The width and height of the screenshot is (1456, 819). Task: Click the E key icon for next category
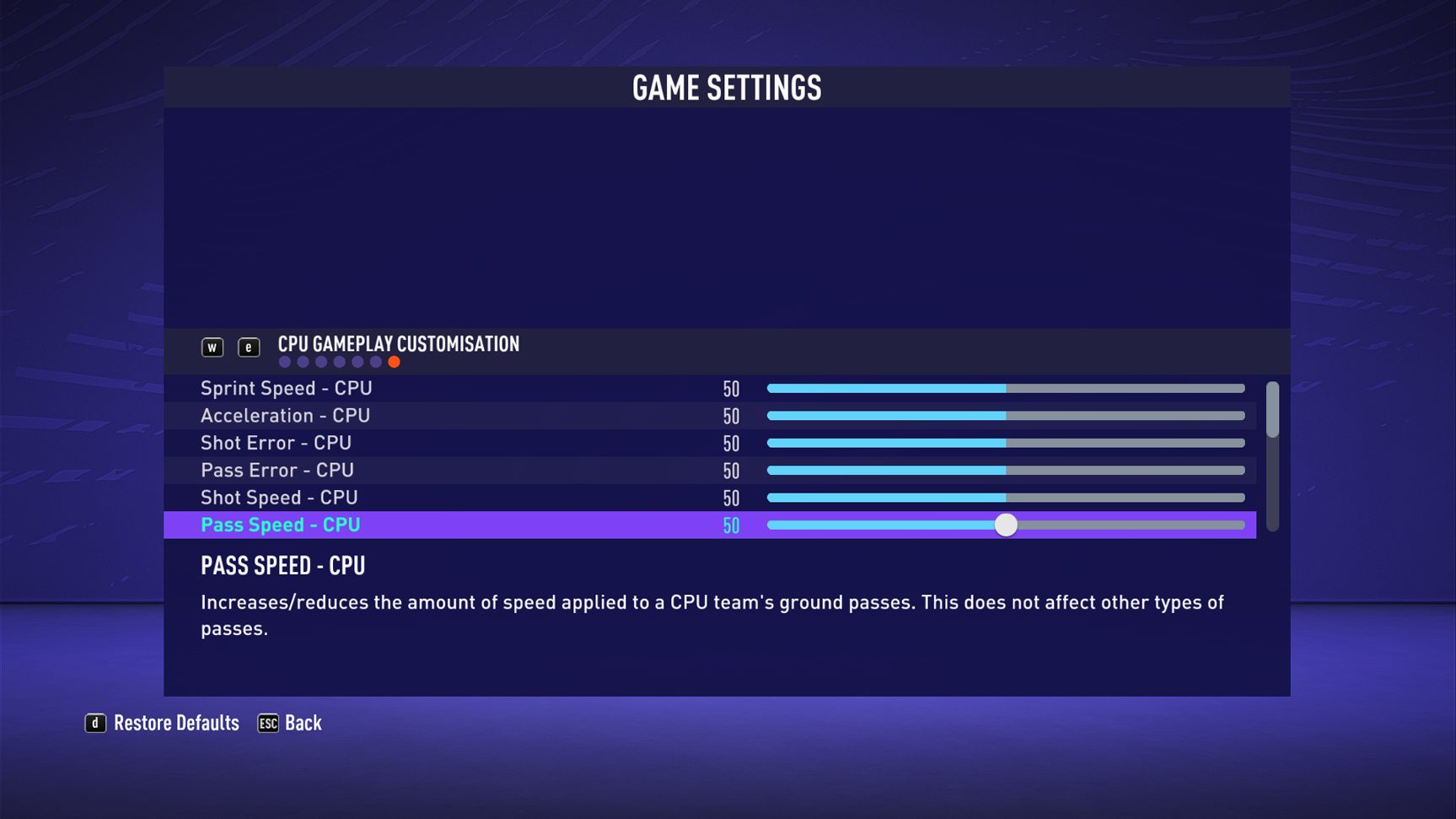point(250,347)
